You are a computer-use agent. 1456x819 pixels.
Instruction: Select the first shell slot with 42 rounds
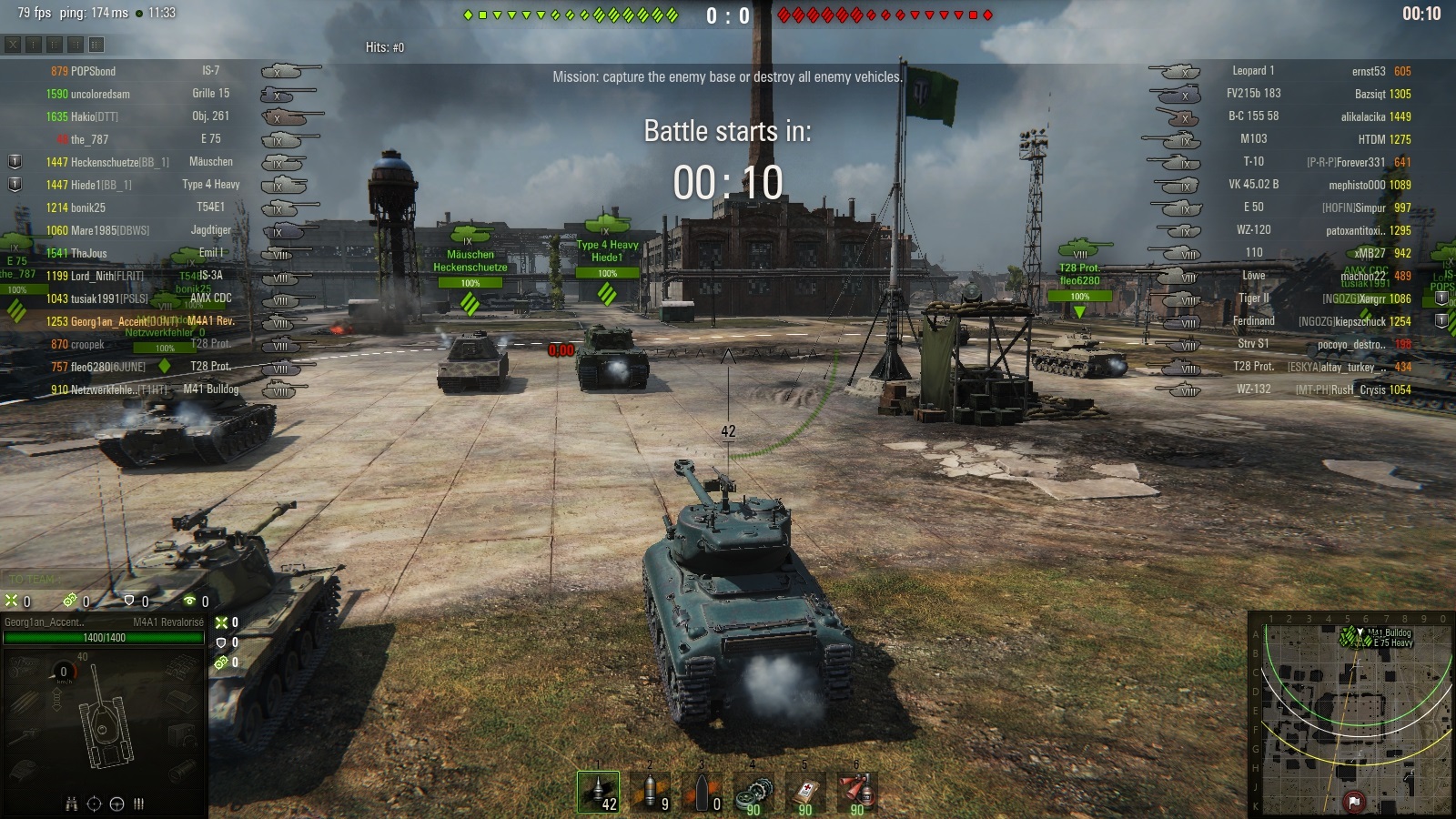[598, 792]
